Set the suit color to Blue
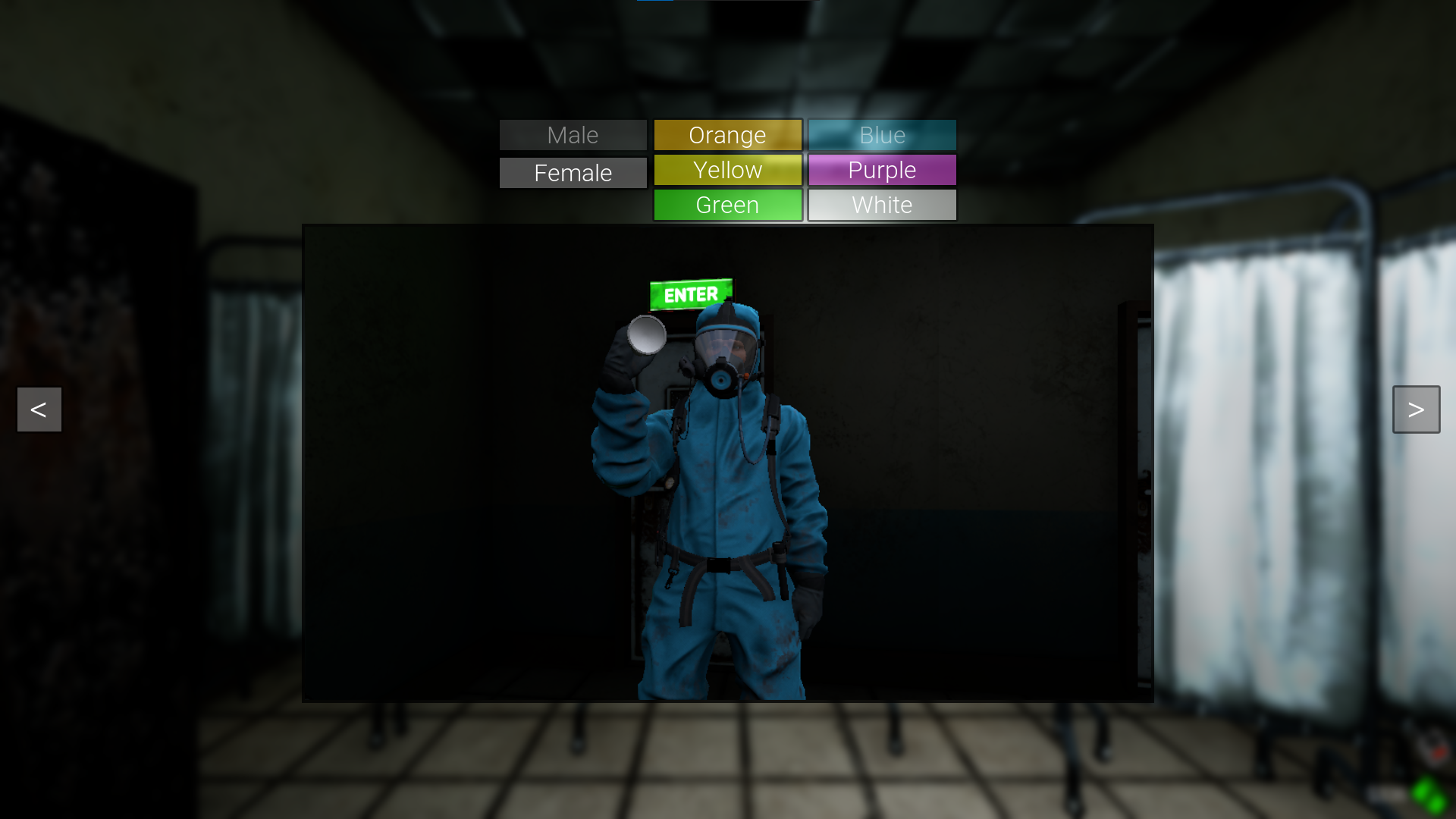This screenshot has height=819, width=1456. pos(882,135)
